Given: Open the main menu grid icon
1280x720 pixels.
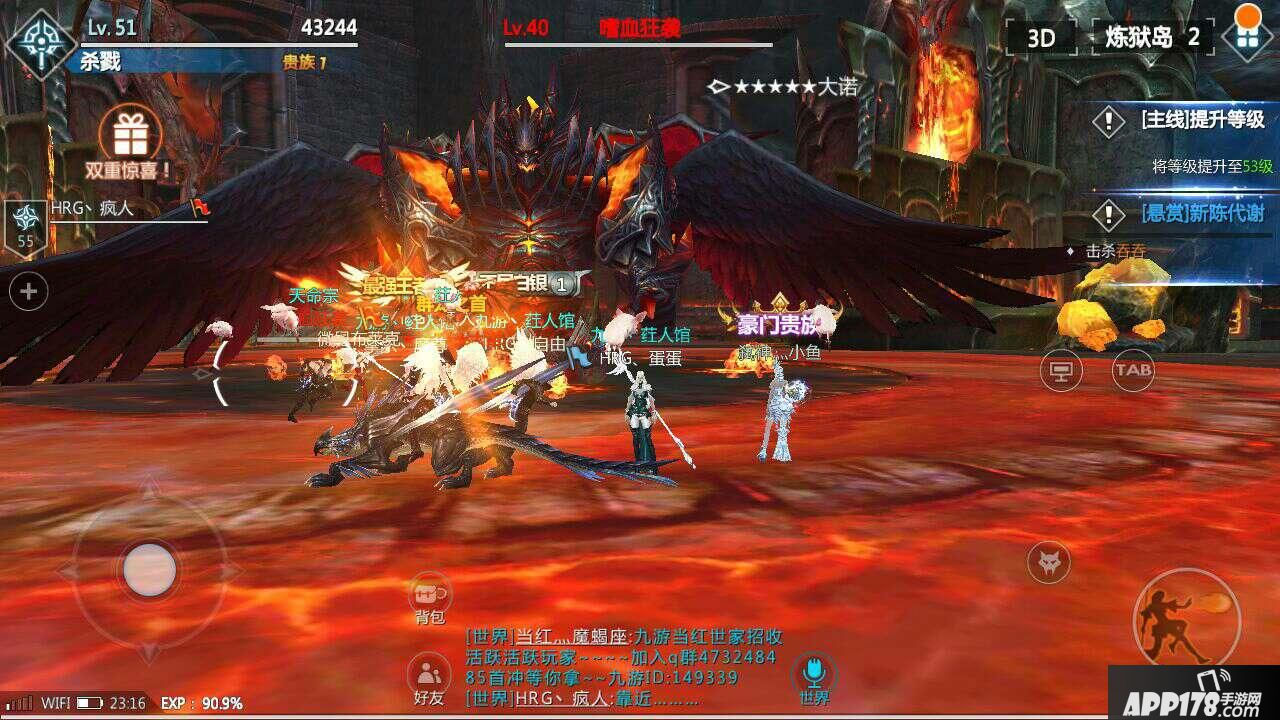Looking at the screenshot, I should [1247, 38].
